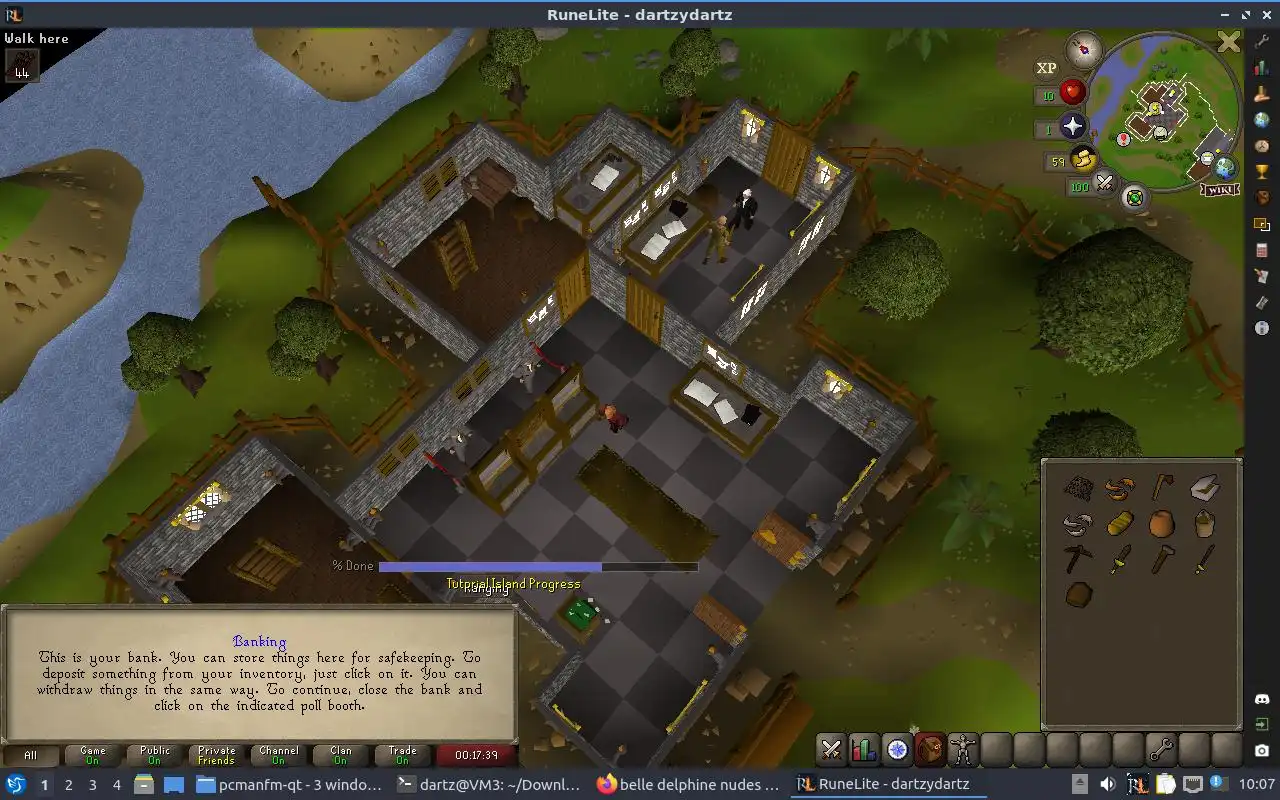Click the compass to face north
Image resolution: width=1280 pixels, height=800 pixels.
coord(1083,48)
